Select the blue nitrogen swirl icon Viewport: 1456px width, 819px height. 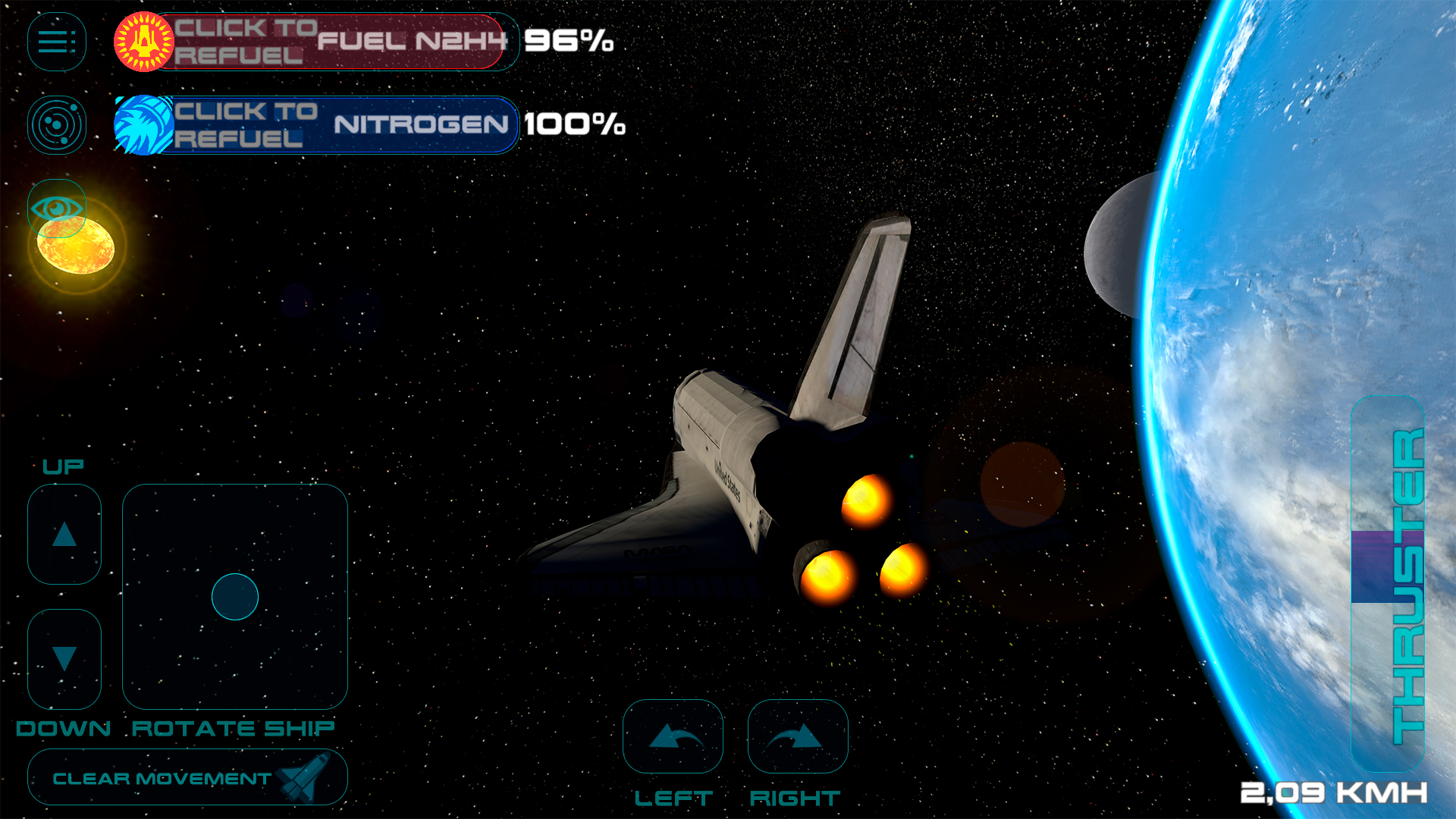(x=143, y=125)
